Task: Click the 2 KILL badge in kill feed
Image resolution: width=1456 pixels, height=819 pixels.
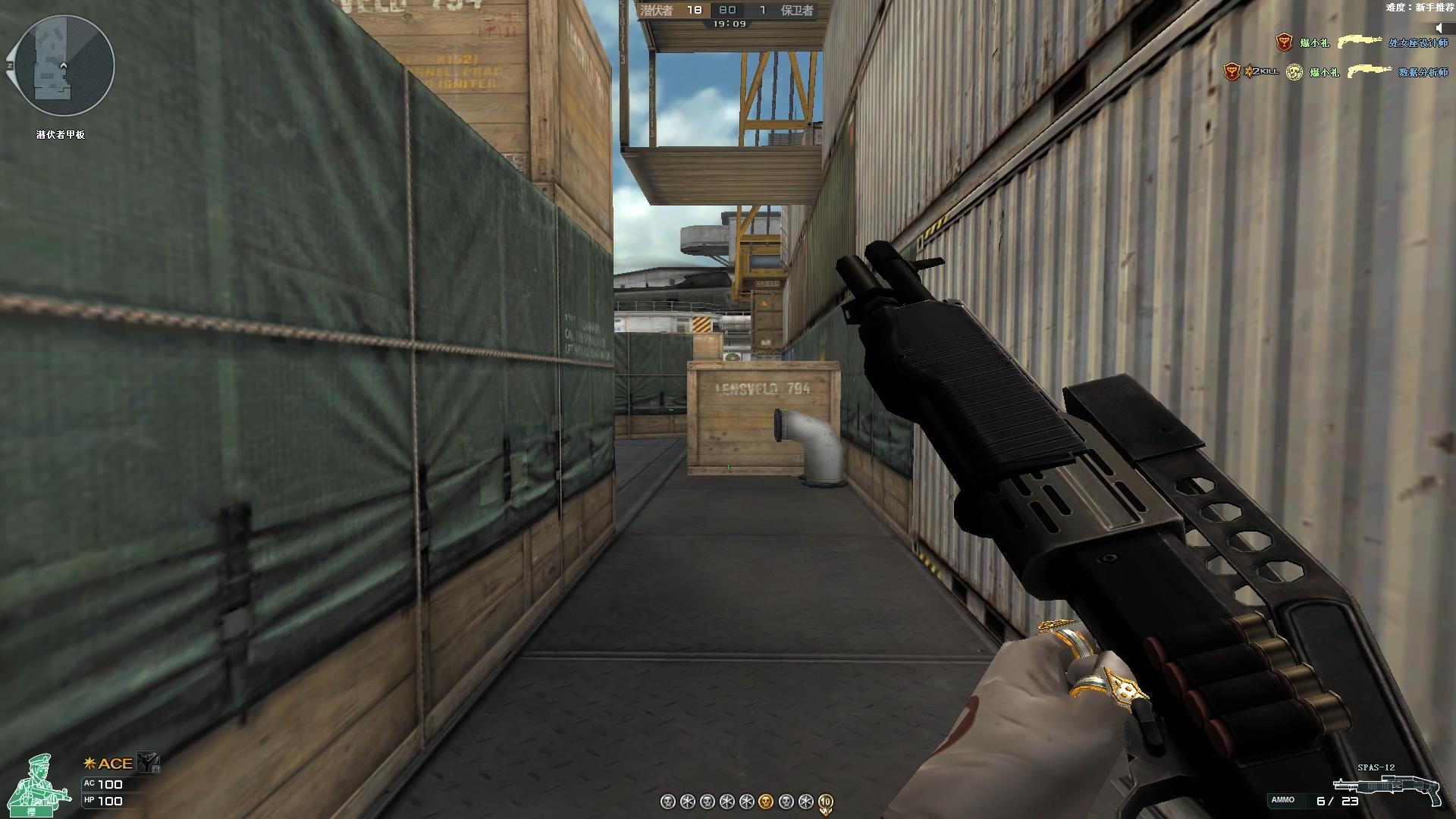Action: [x=1262, y=71]
